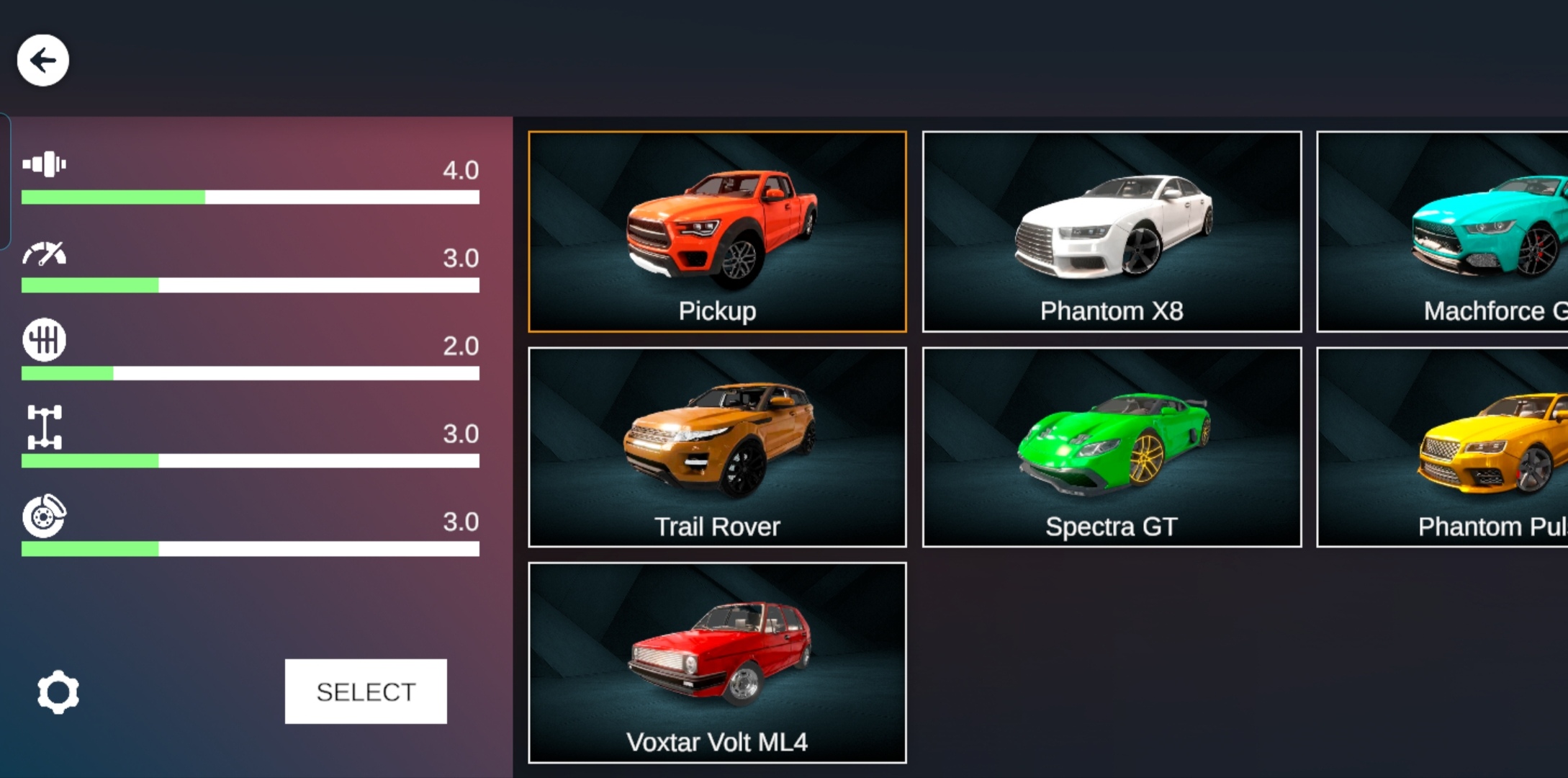Open settings via the gear icon
Screen dimensions: 1568x778
(58, 692)
